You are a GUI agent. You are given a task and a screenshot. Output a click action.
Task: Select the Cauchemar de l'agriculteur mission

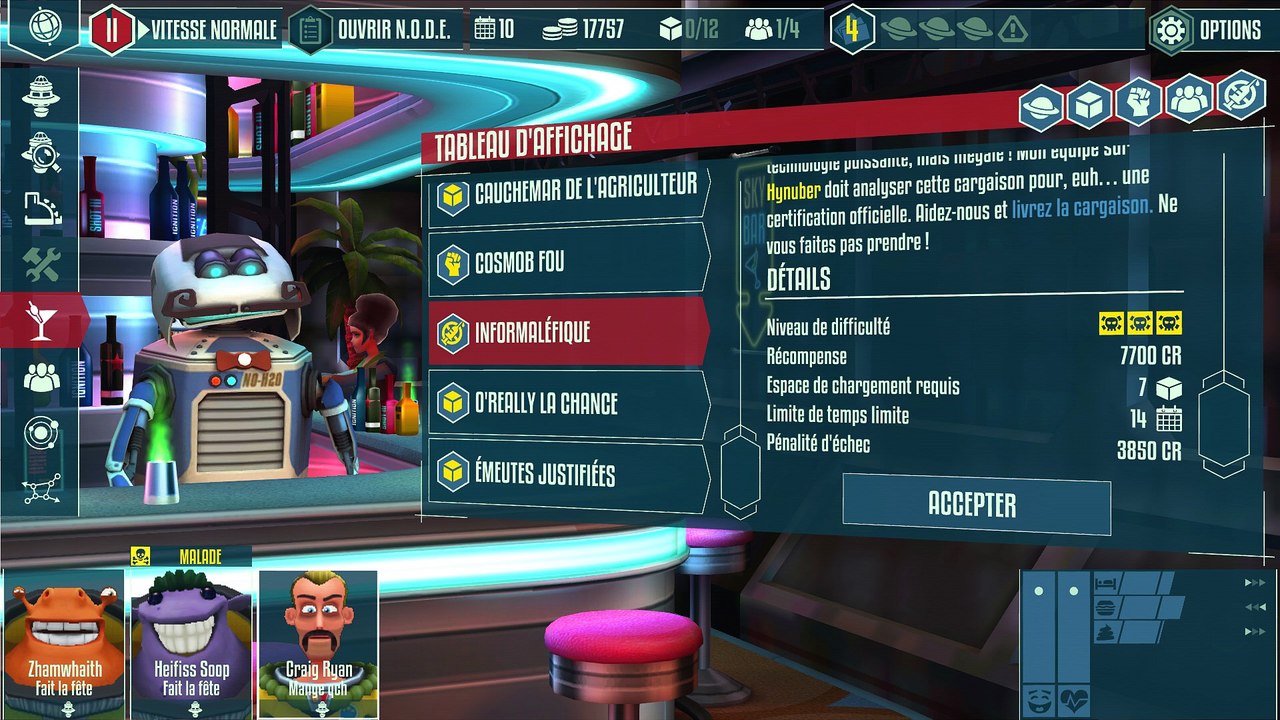pos(568,193)
